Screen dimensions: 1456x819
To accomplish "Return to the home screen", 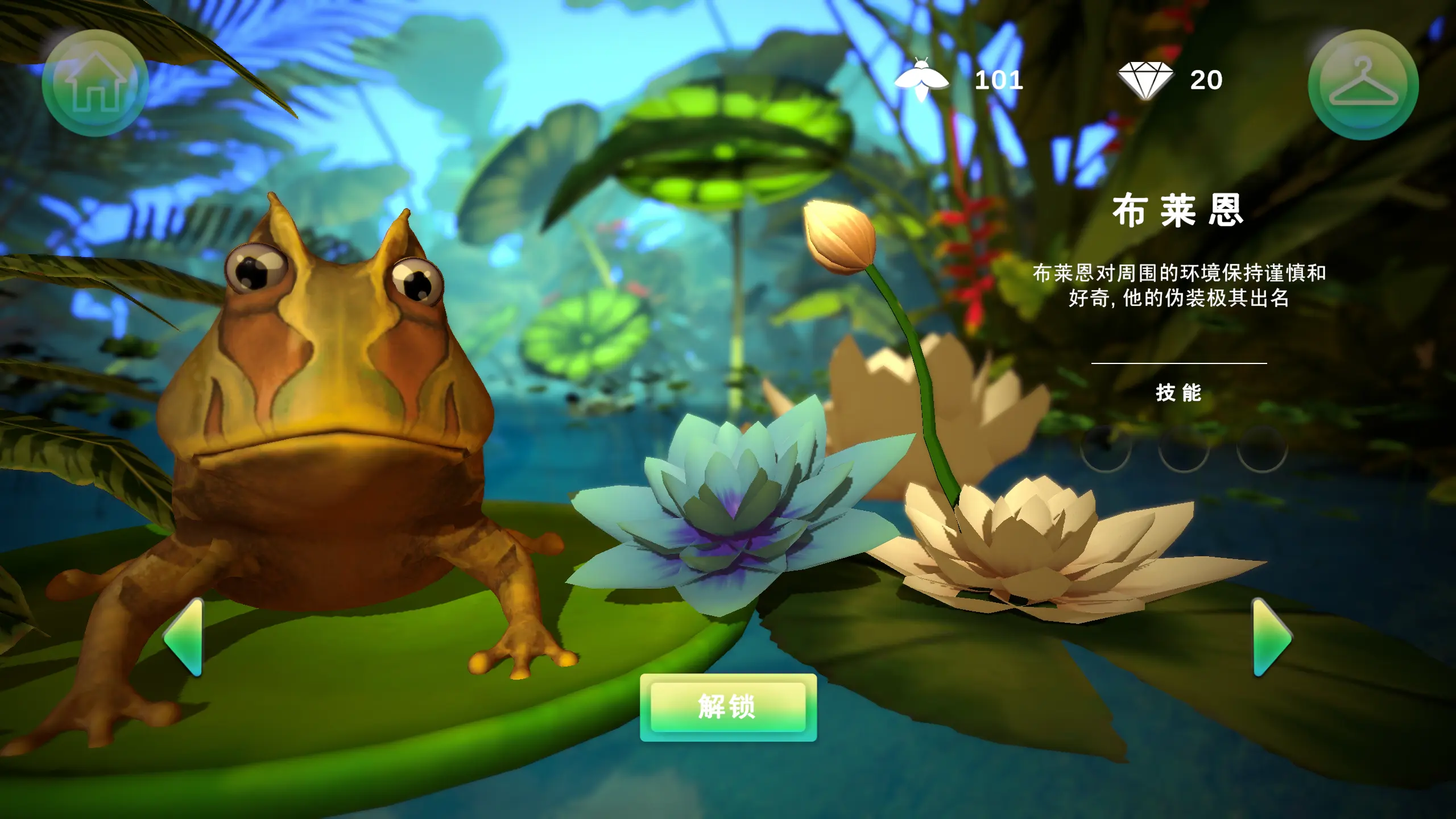I will (95, 83).
